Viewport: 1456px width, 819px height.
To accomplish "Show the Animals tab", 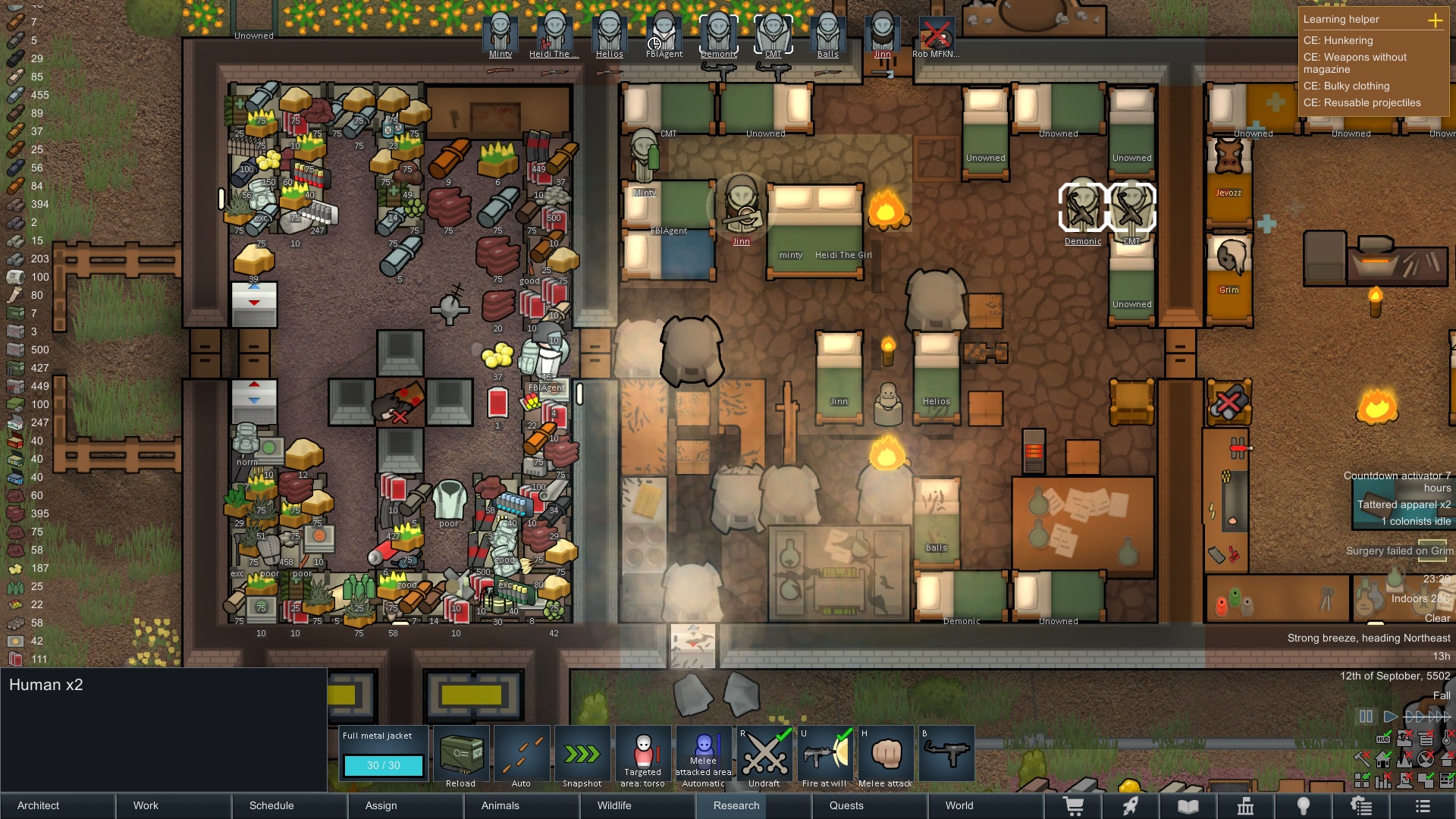I will point(500,805).
